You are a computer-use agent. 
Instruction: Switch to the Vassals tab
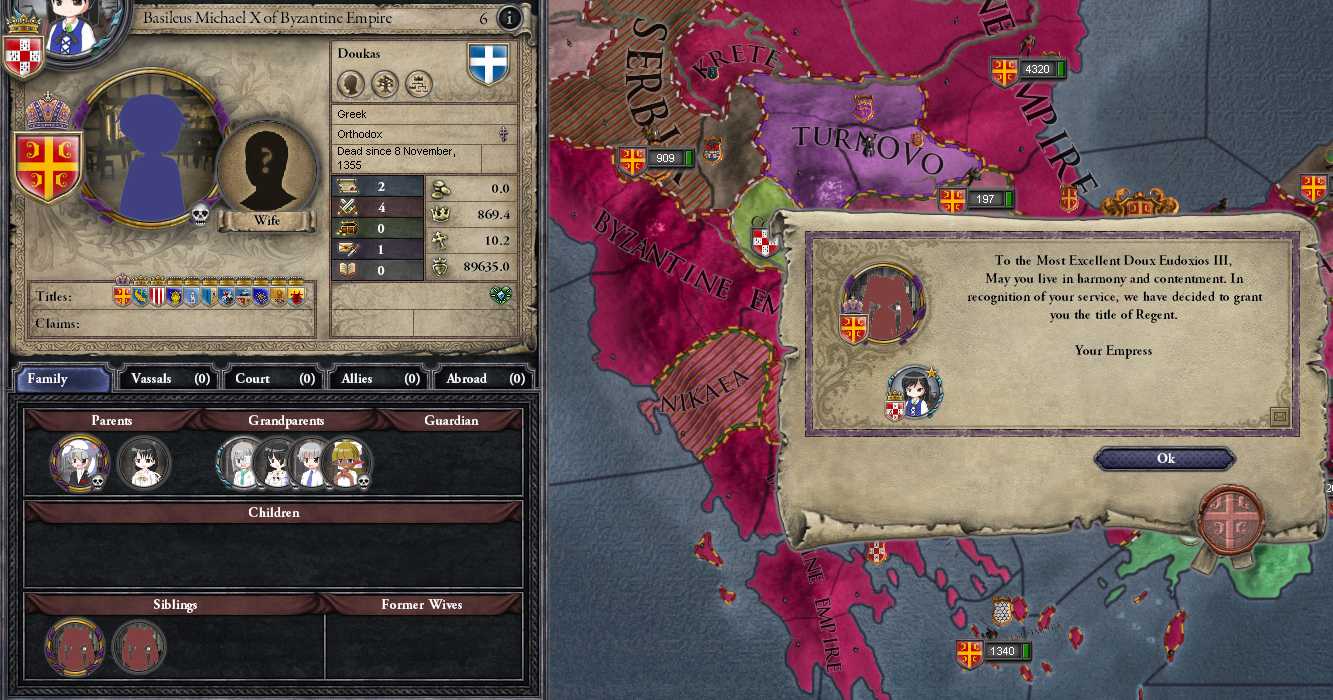(166, 379)
